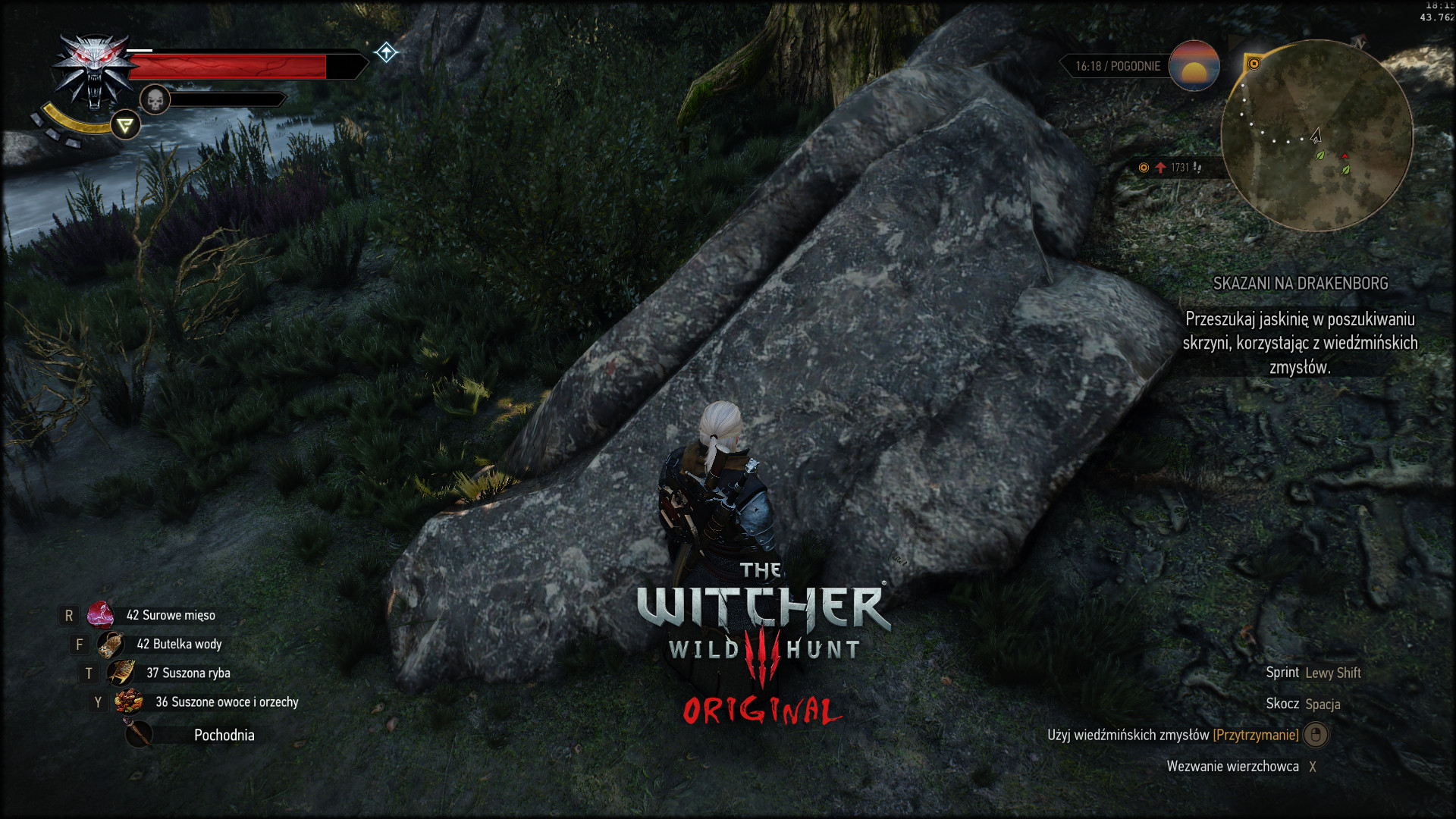Click the skull toxicity icon
The height and width of the screenshot is (819, 1456).
pos(155,100)
